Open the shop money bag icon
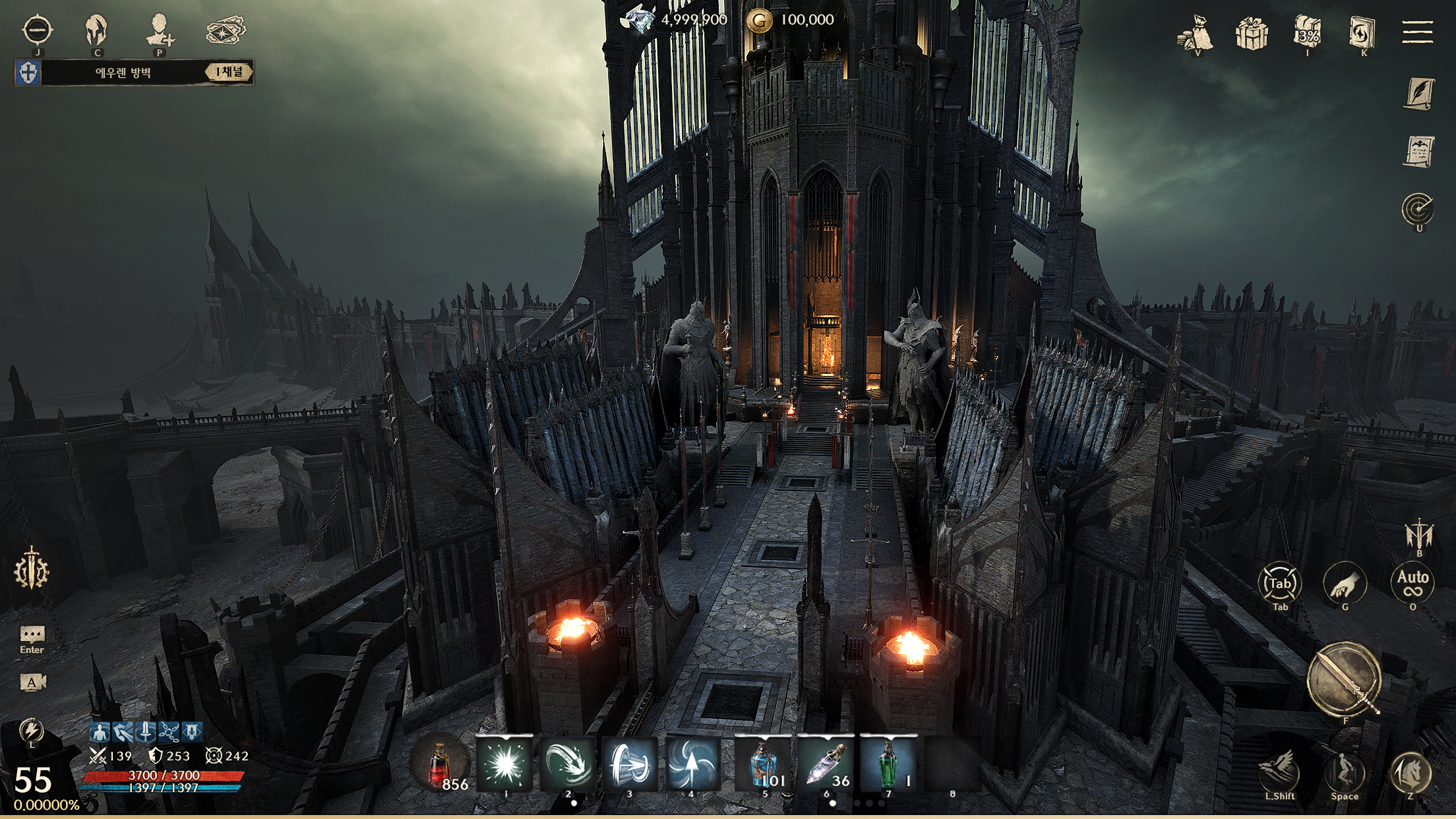This screenshot has height=819, width=1456. tap(1195, 33)
